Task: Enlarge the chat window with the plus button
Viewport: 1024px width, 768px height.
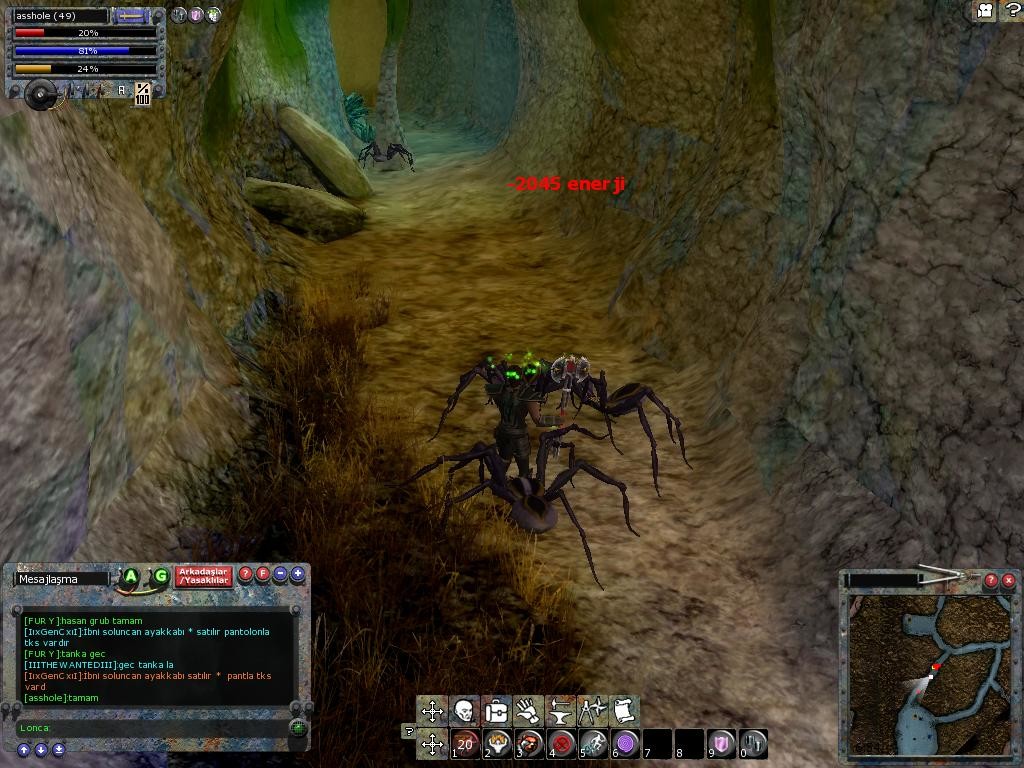Action: point(298,574)
